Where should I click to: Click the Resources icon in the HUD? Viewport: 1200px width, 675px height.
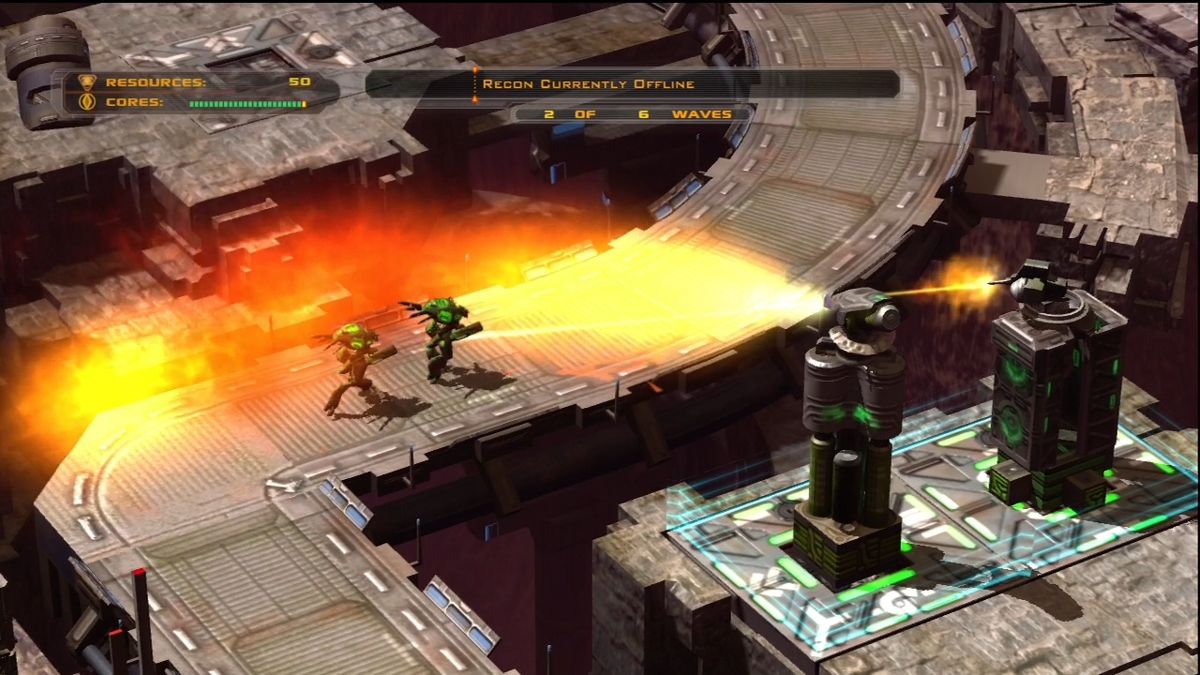tap(85, 82)
